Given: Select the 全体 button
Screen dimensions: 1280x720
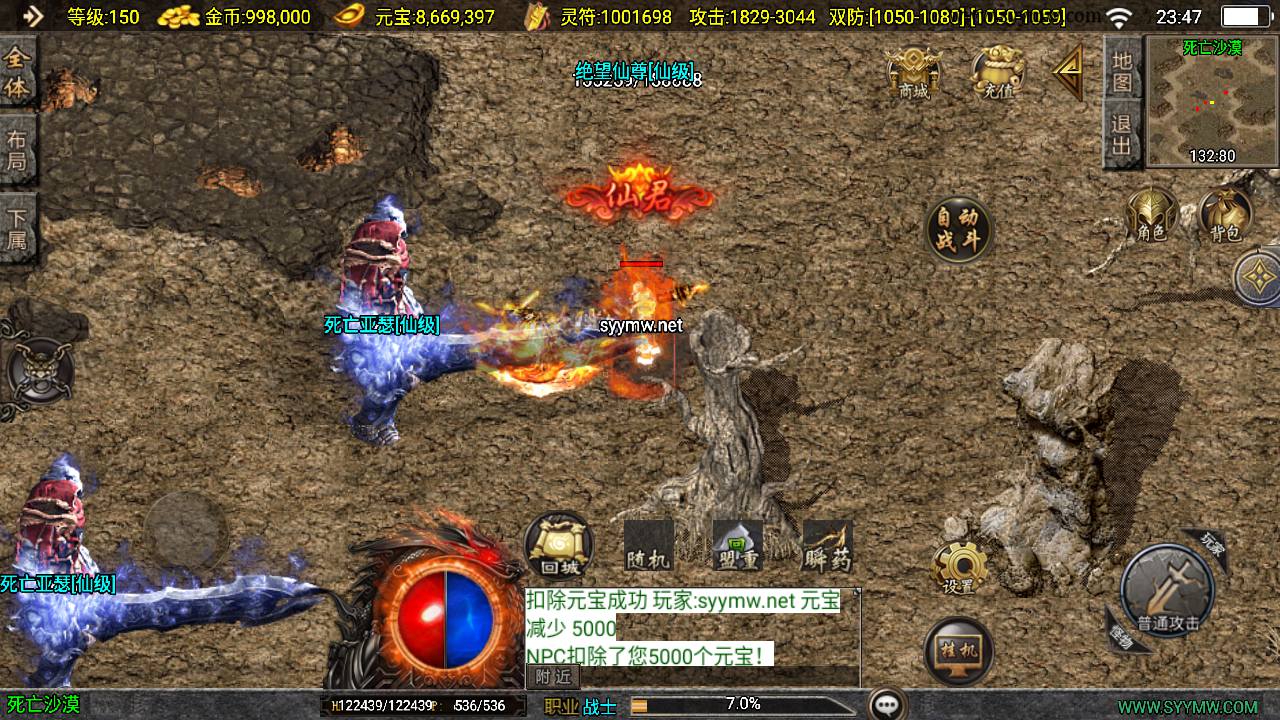Looking at the screenshot, I should click(x=17, y=72).
